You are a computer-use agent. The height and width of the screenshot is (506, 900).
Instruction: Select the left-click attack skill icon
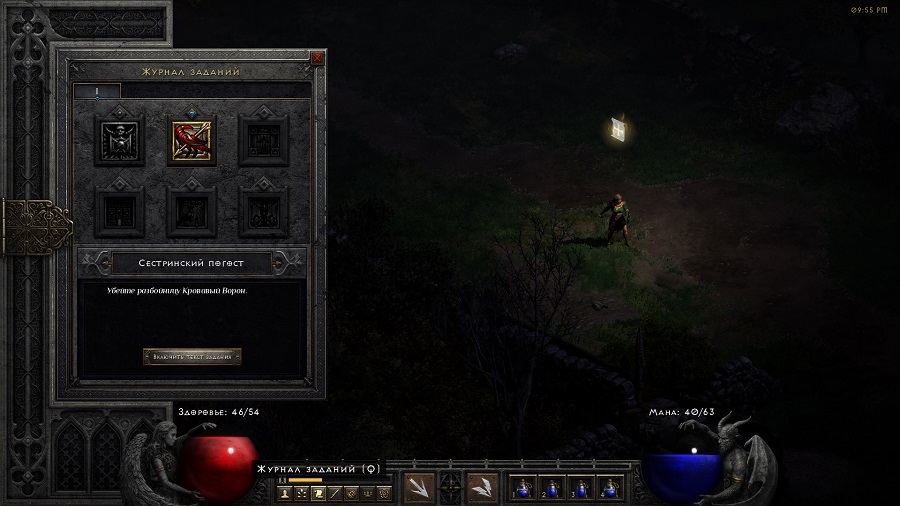pos(420,487)
